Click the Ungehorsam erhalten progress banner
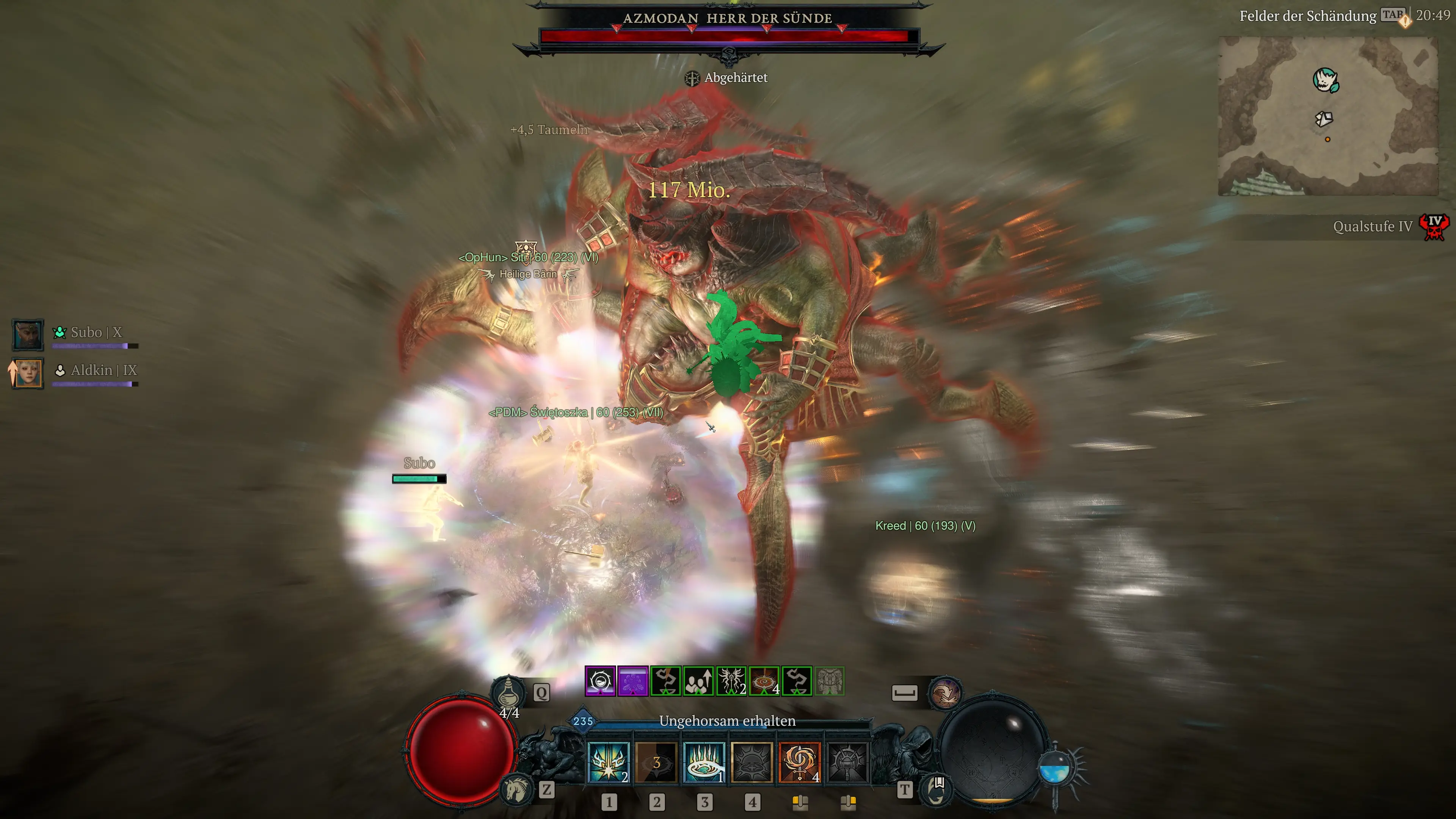1456x819 pixels. (728, 721)
